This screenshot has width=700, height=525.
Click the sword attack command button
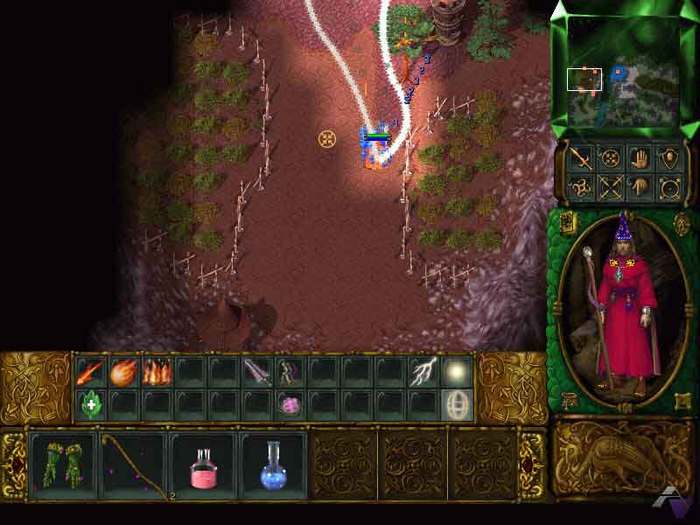580,157
